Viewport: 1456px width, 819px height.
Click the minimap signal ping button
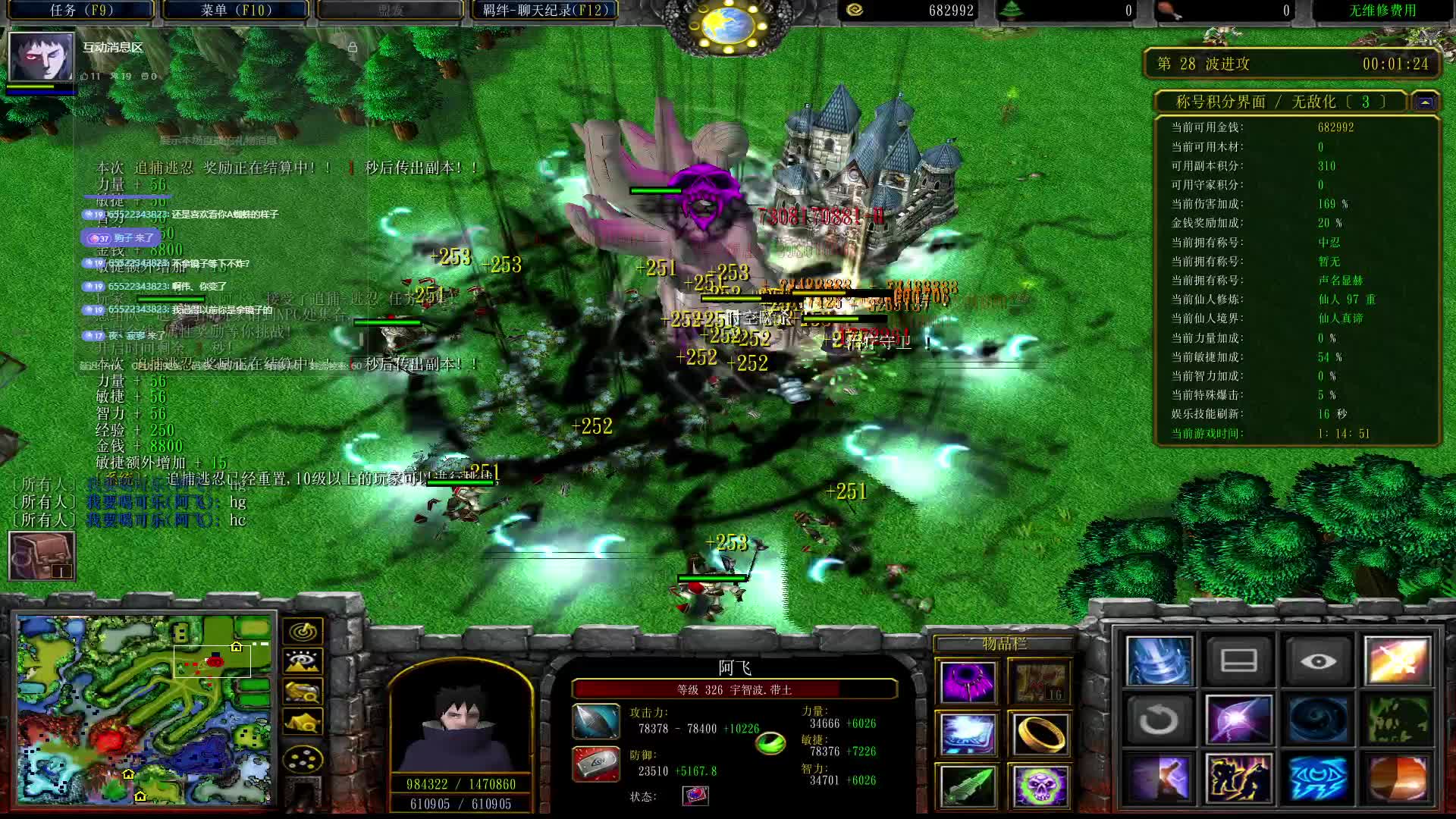tap(303, 631)
